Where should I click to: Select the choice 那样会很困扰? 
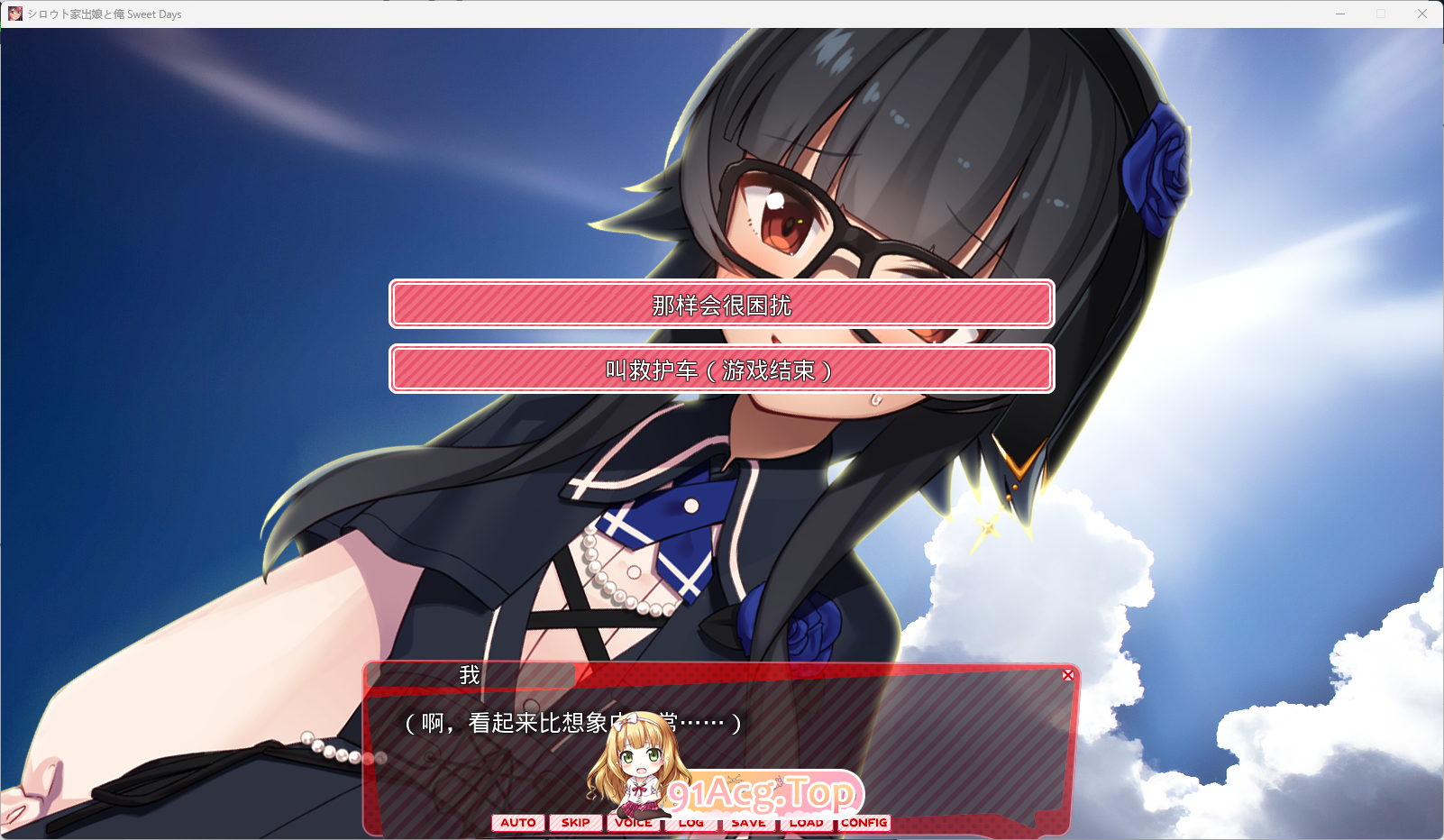click(720, 305)
